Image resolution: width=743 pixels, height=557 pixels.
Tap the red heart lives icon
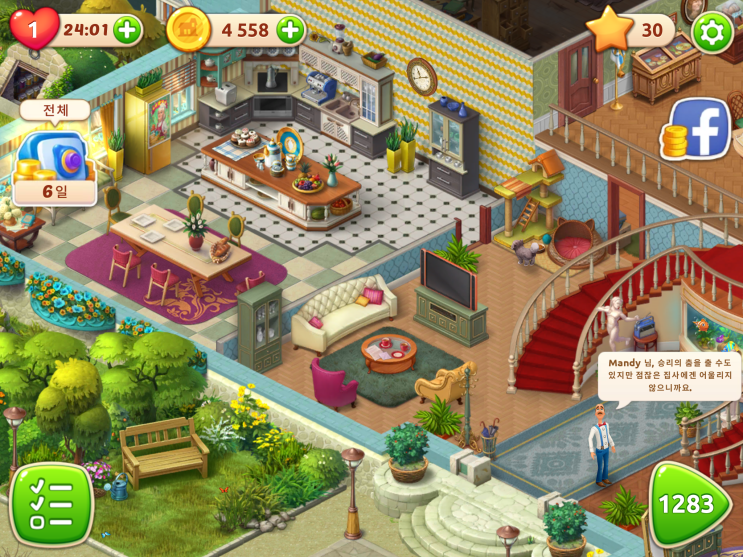tap(33, 29)
